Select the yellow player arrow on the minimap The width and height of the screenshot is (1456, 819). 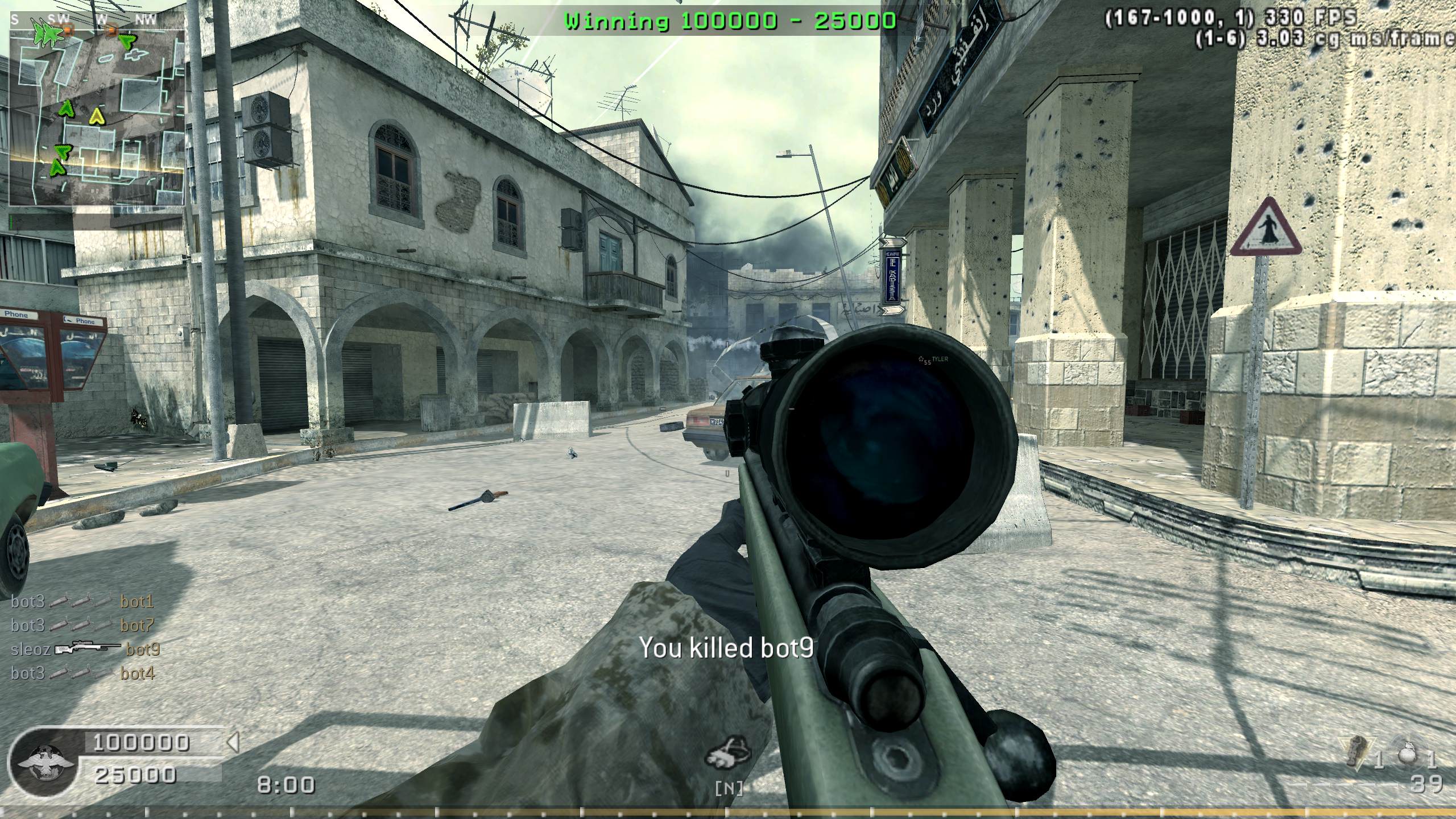click(x=98, y=117)
